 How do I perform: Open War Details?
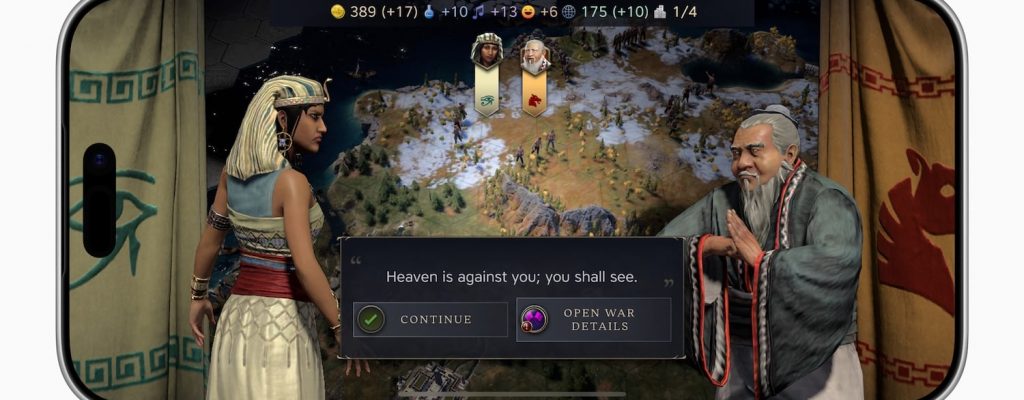pos(593,320)
